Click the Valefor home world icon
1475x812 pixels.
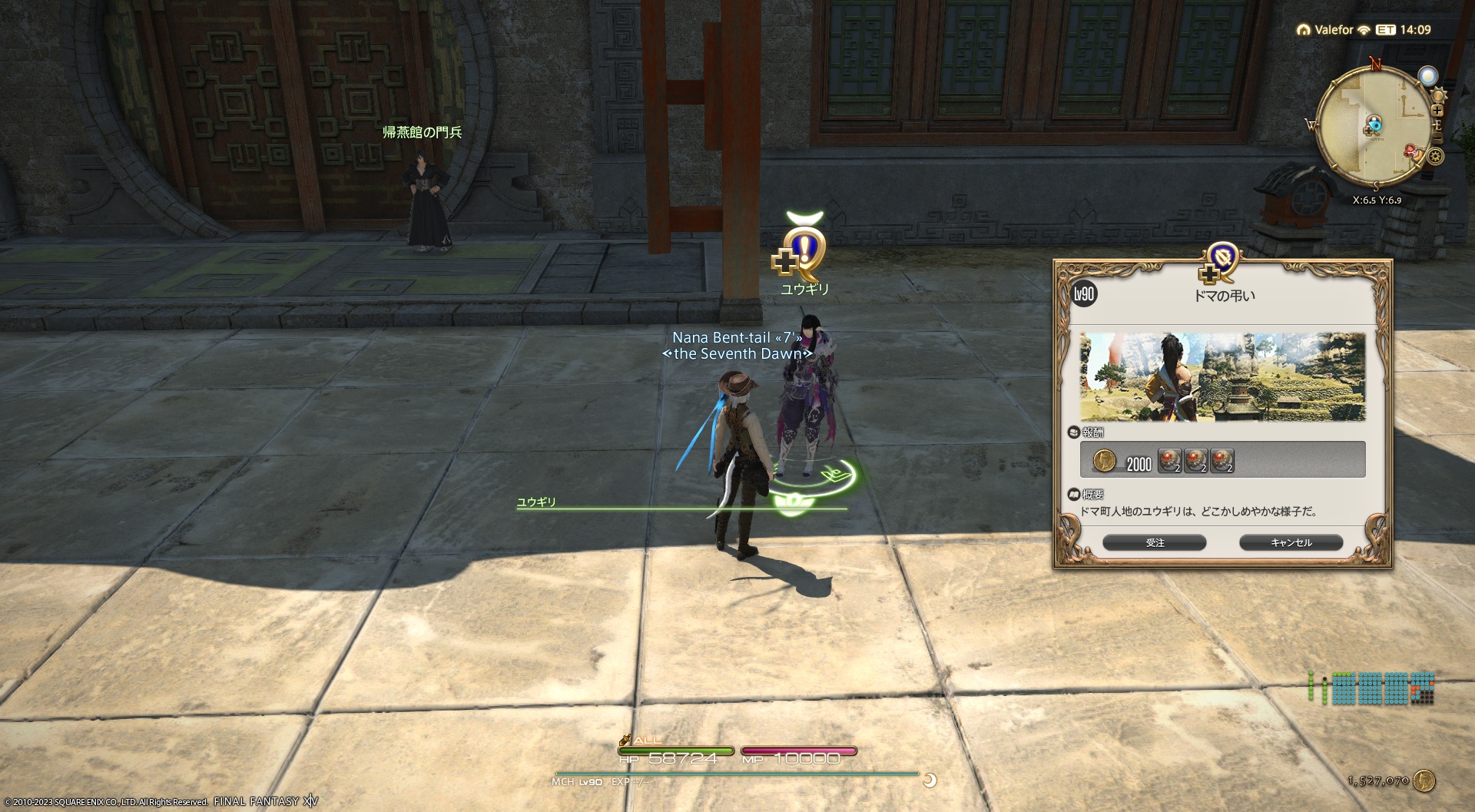pos(1303,30)
